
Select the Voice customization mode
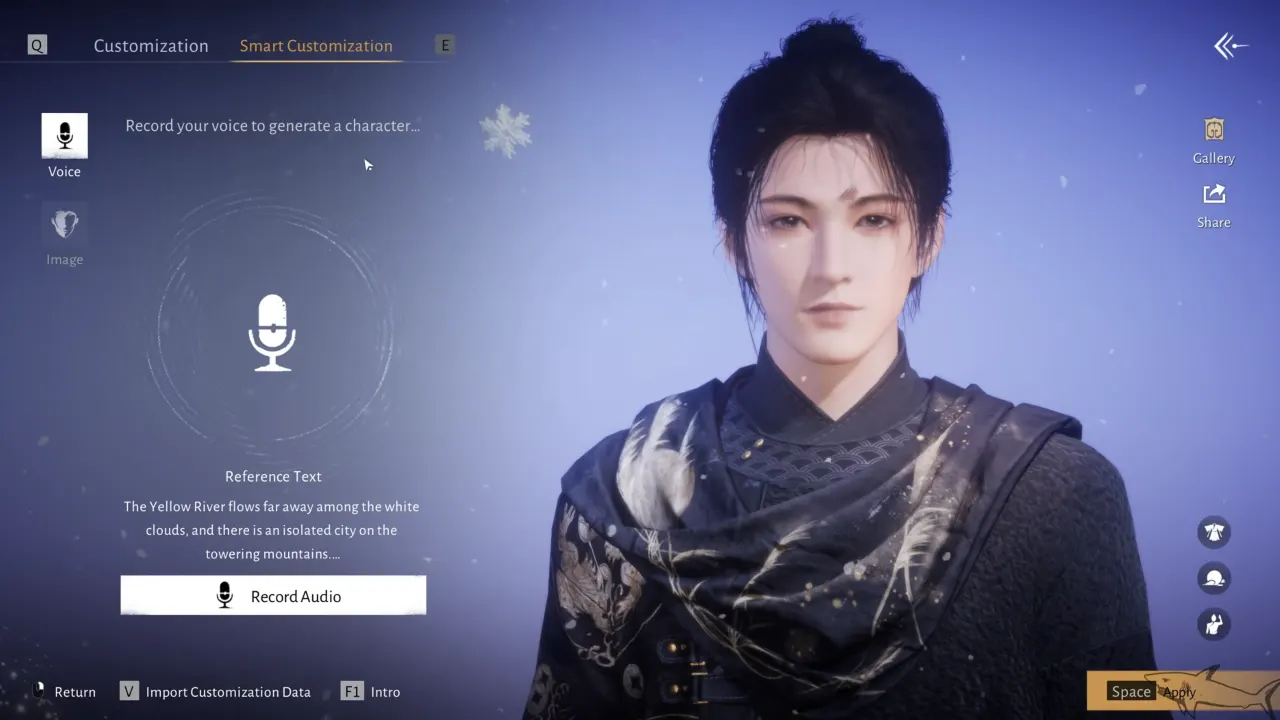coord(64,143)
